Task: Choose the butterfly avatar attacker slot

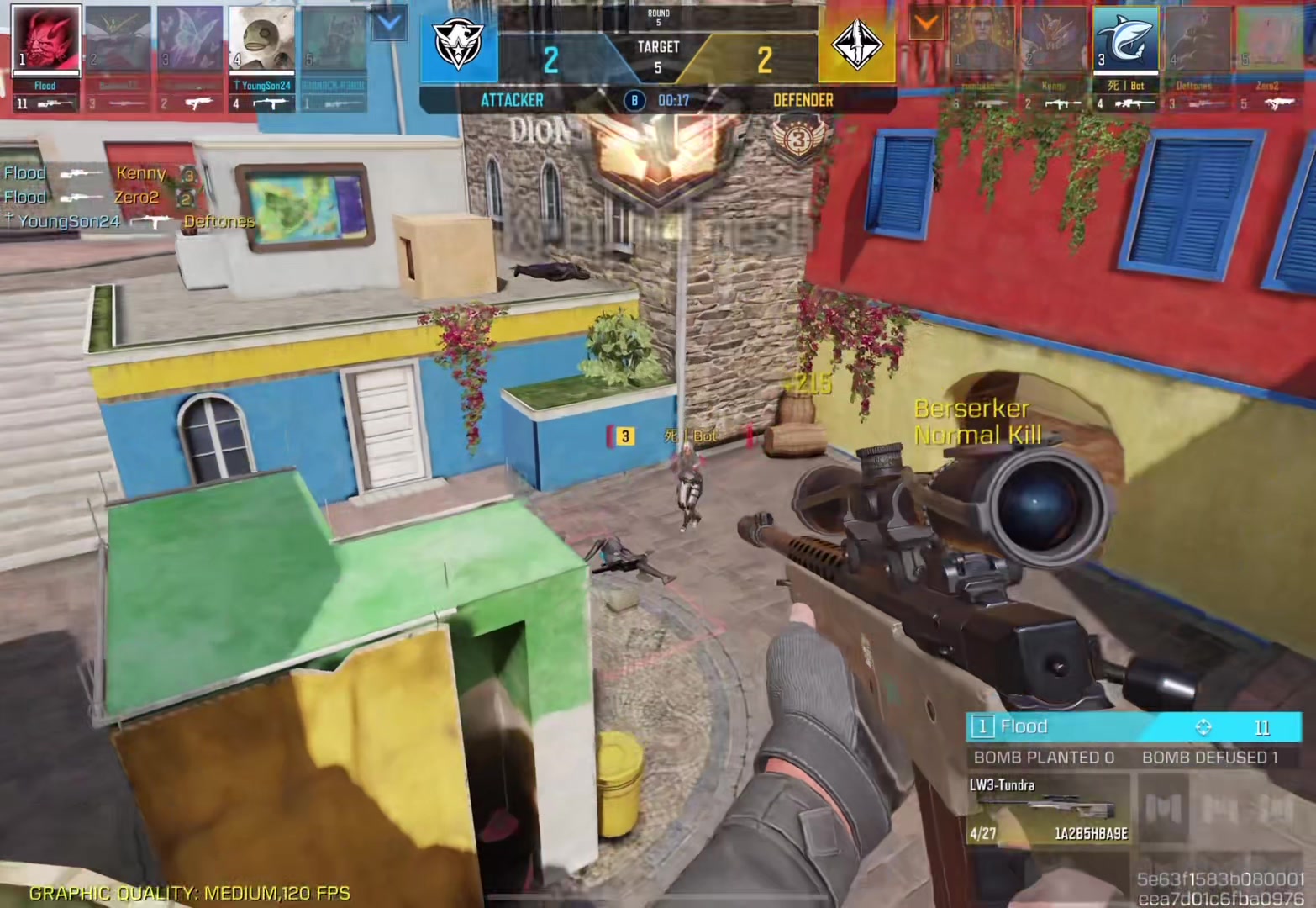Action: tap(190, 40)
